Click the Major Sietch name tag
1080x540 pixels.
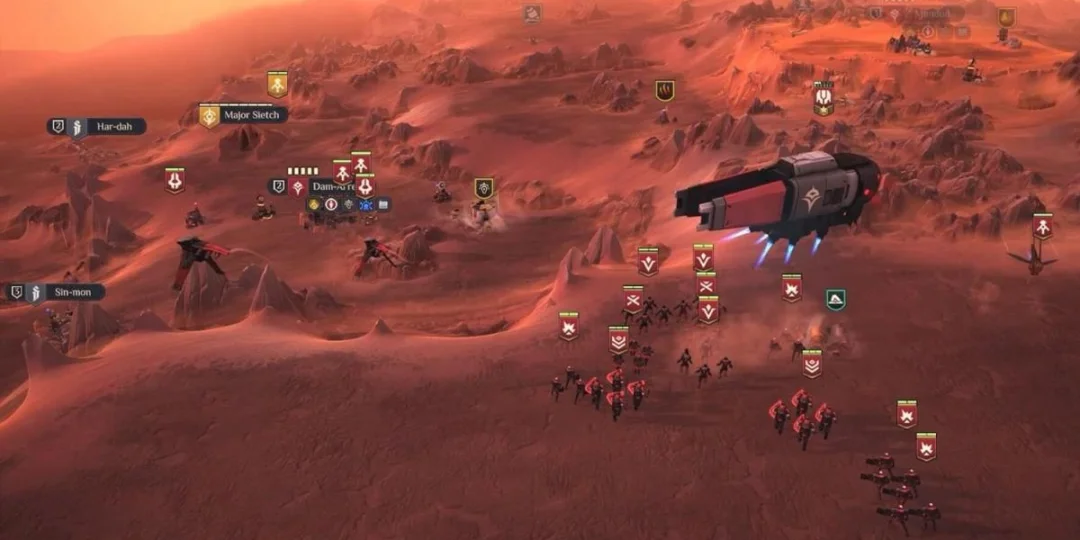coord(251,116)
